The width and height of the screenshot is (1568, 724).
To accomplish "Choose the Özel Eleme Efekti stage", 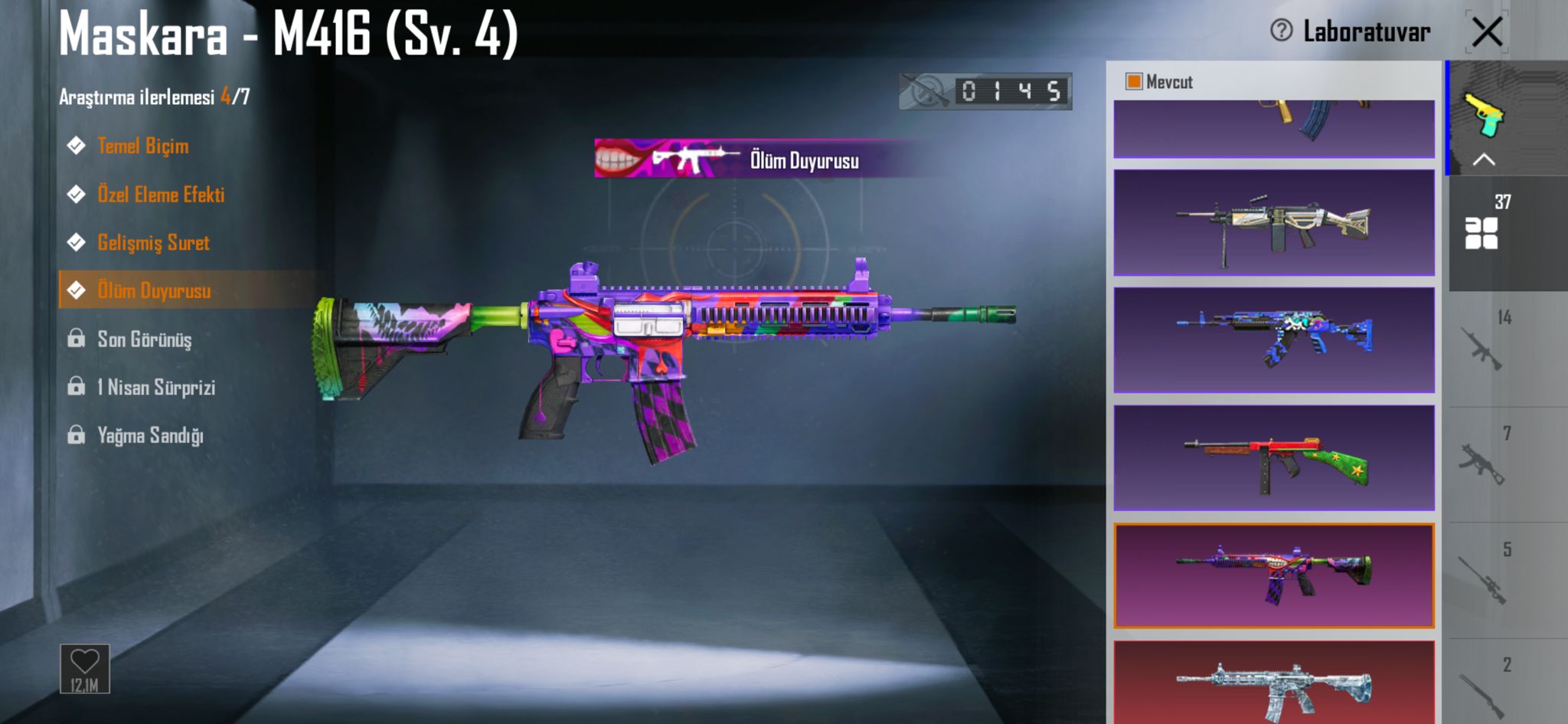I will point(161,194).
